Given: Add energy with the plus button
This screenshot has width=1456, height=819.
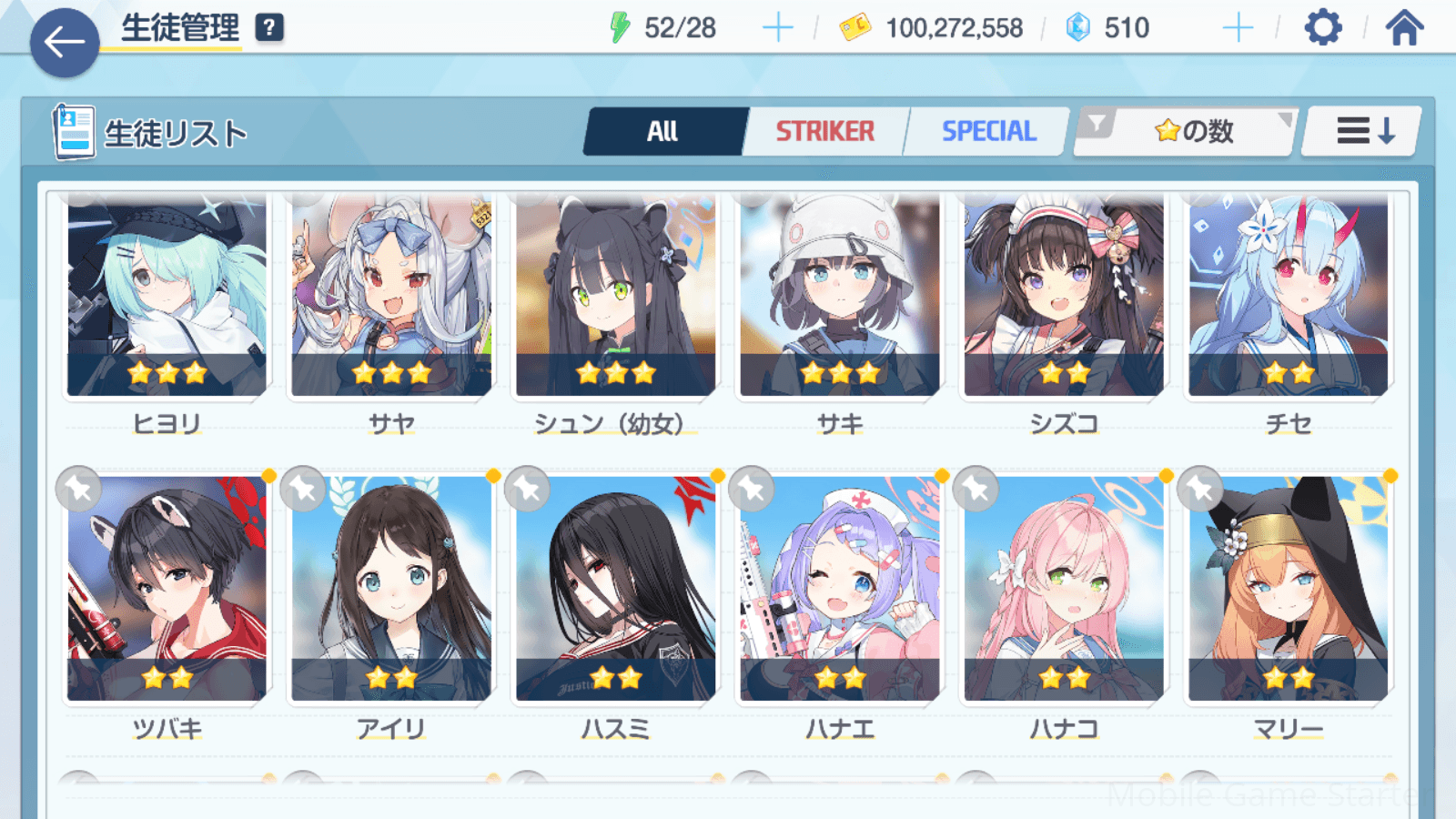Looking at the screenshot, I should pyautogui.click(x=777, y=28).
